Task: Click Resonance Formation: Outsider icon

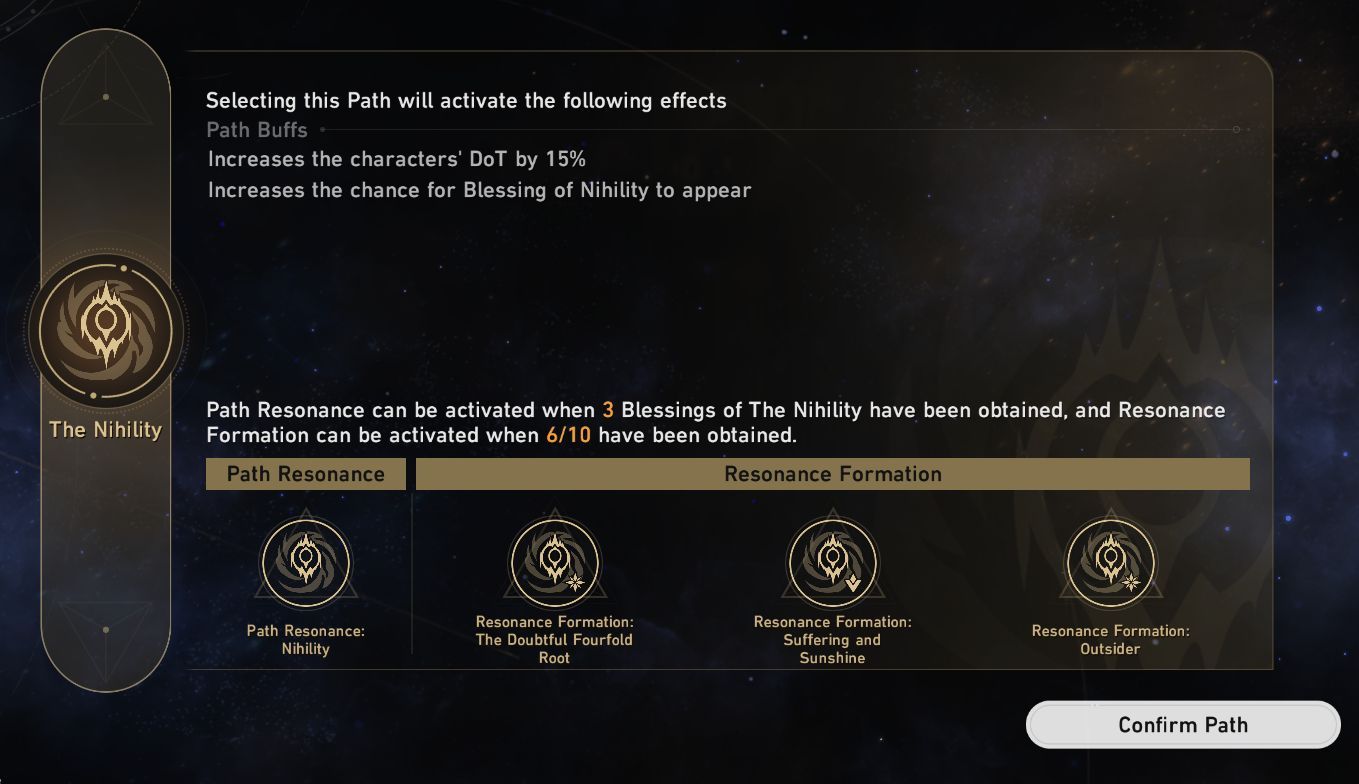Action: point(1110,561)
